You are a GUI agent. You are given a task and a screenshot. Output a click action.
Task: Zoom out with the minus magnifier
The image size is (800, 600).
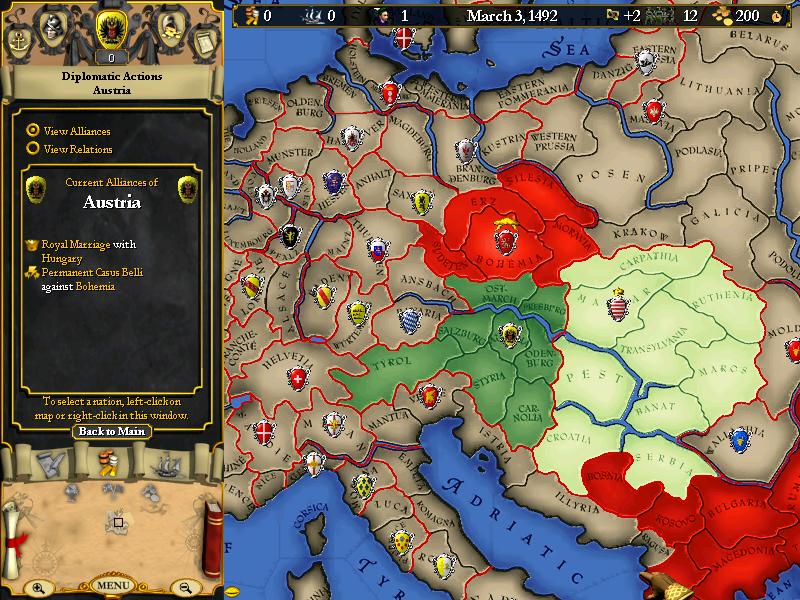point(186,588)
